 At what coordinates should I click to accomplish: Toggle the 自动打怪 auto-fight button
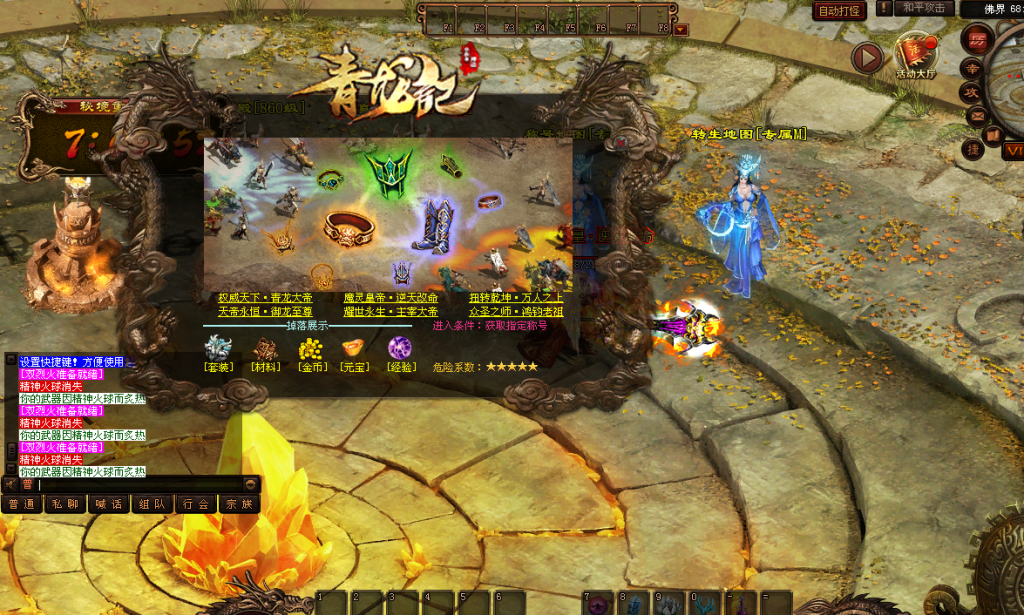[839, 11]
